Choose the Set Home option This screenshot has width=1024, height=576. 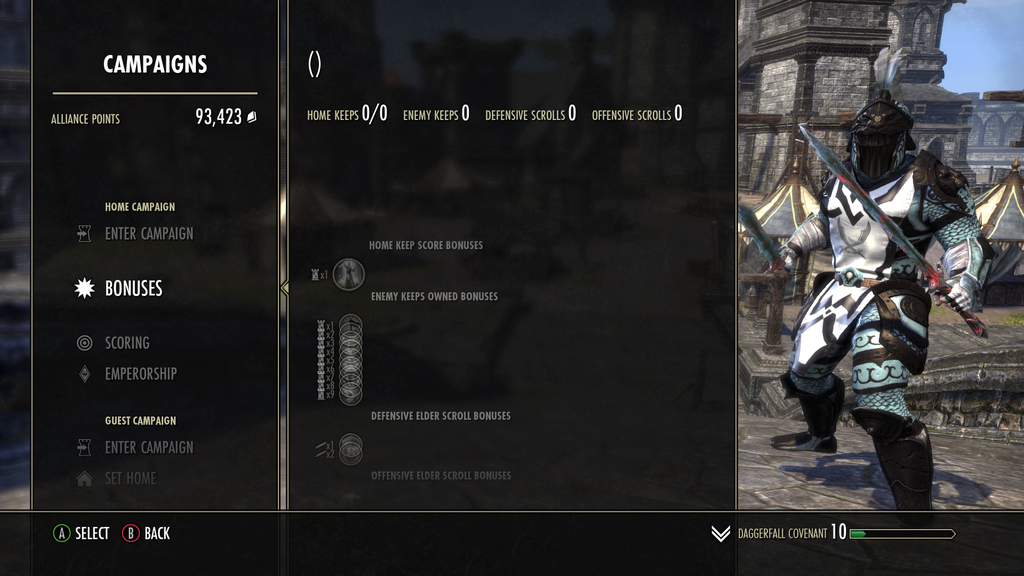(130, 479)
